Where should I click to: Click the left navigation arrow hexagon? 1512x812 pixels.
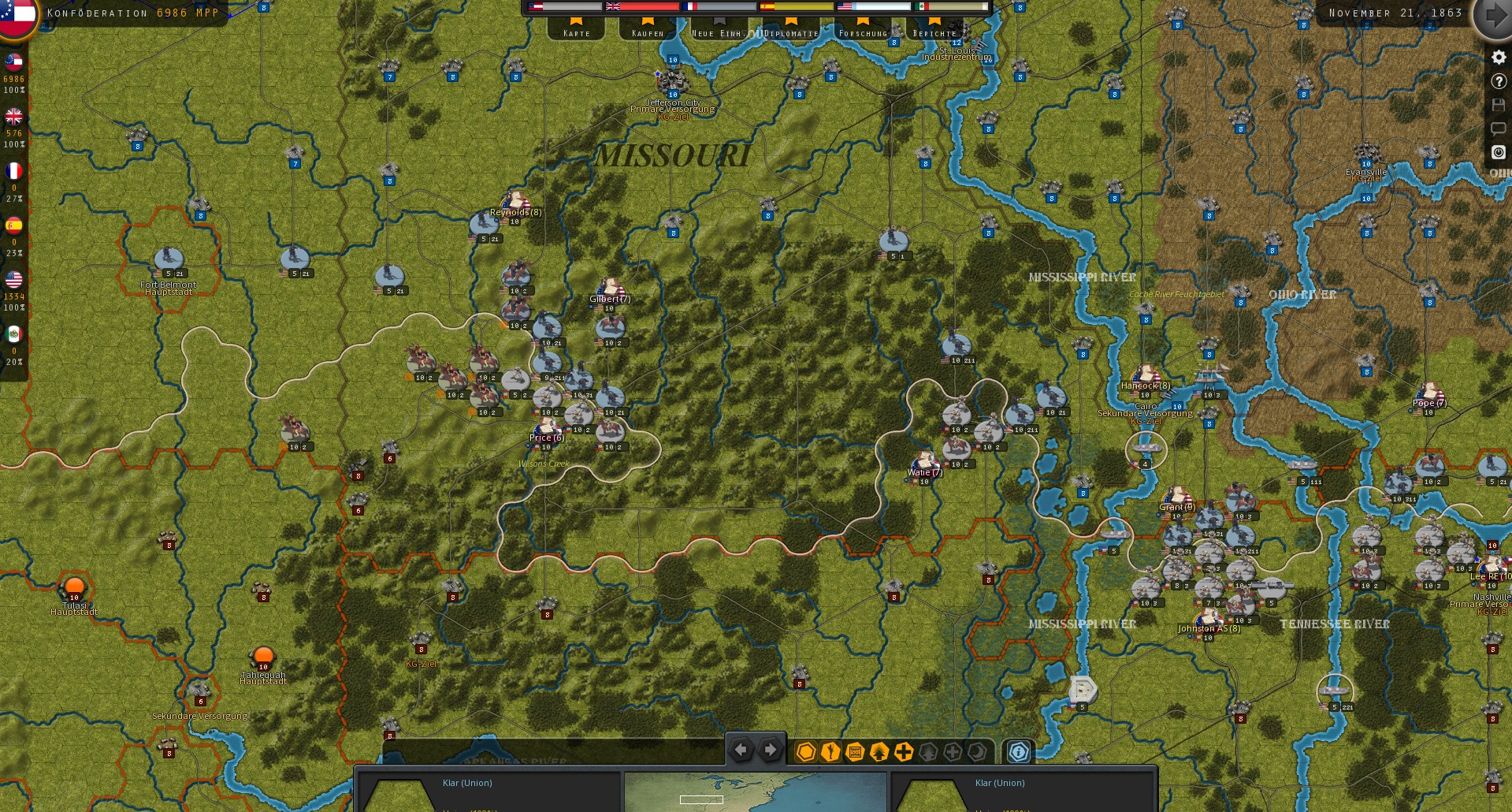(741, 751)
